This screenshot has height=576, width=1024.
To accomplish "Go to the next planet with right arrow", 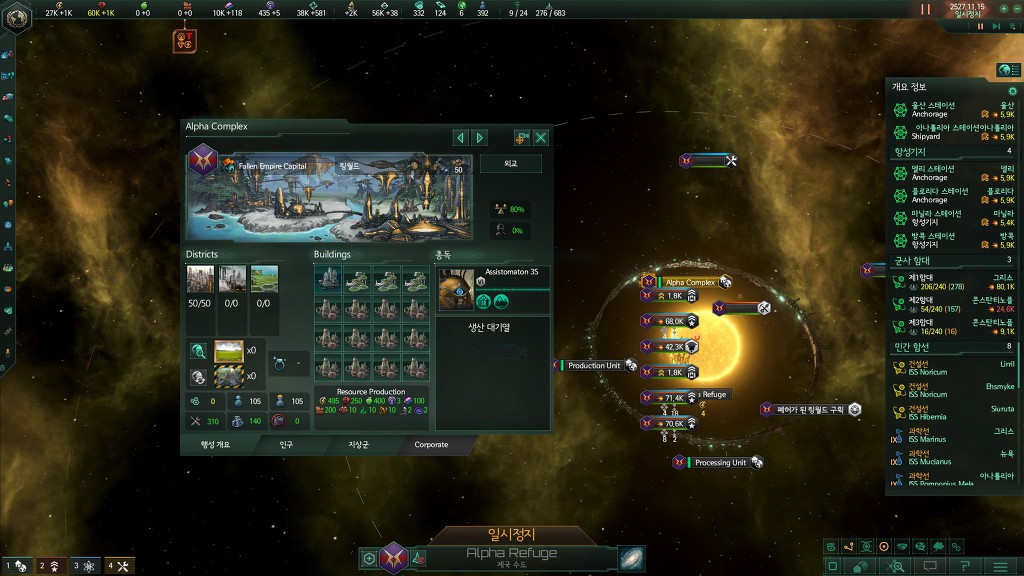I will [480, 137].
